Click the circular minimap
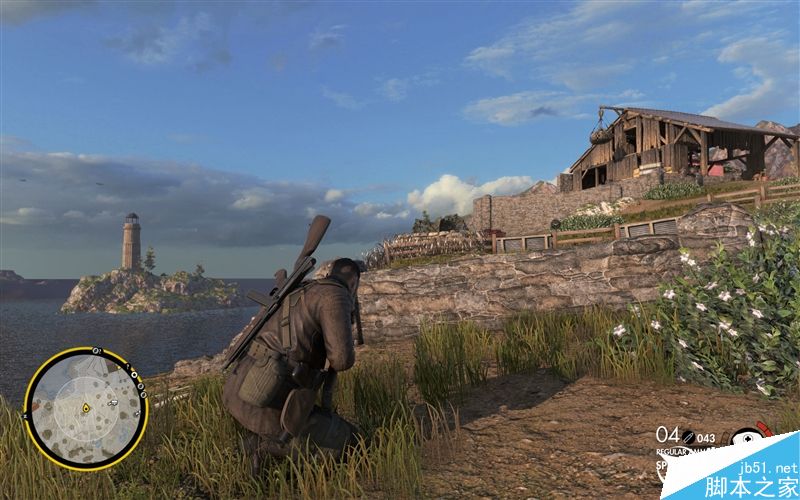 coord(85,407)
